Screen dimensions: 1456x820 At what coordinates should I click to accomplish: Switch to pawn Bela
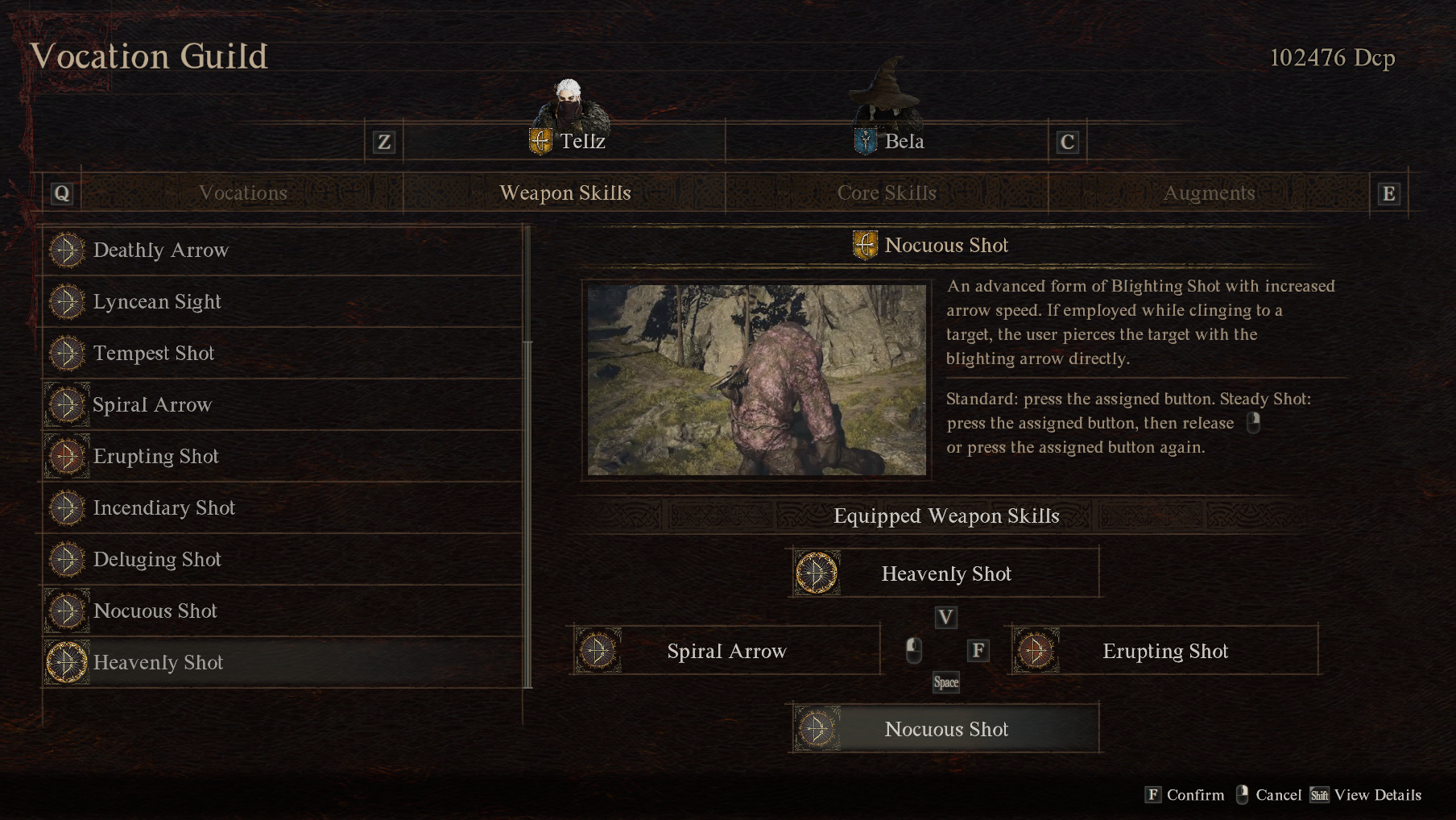tap(889, 141)
